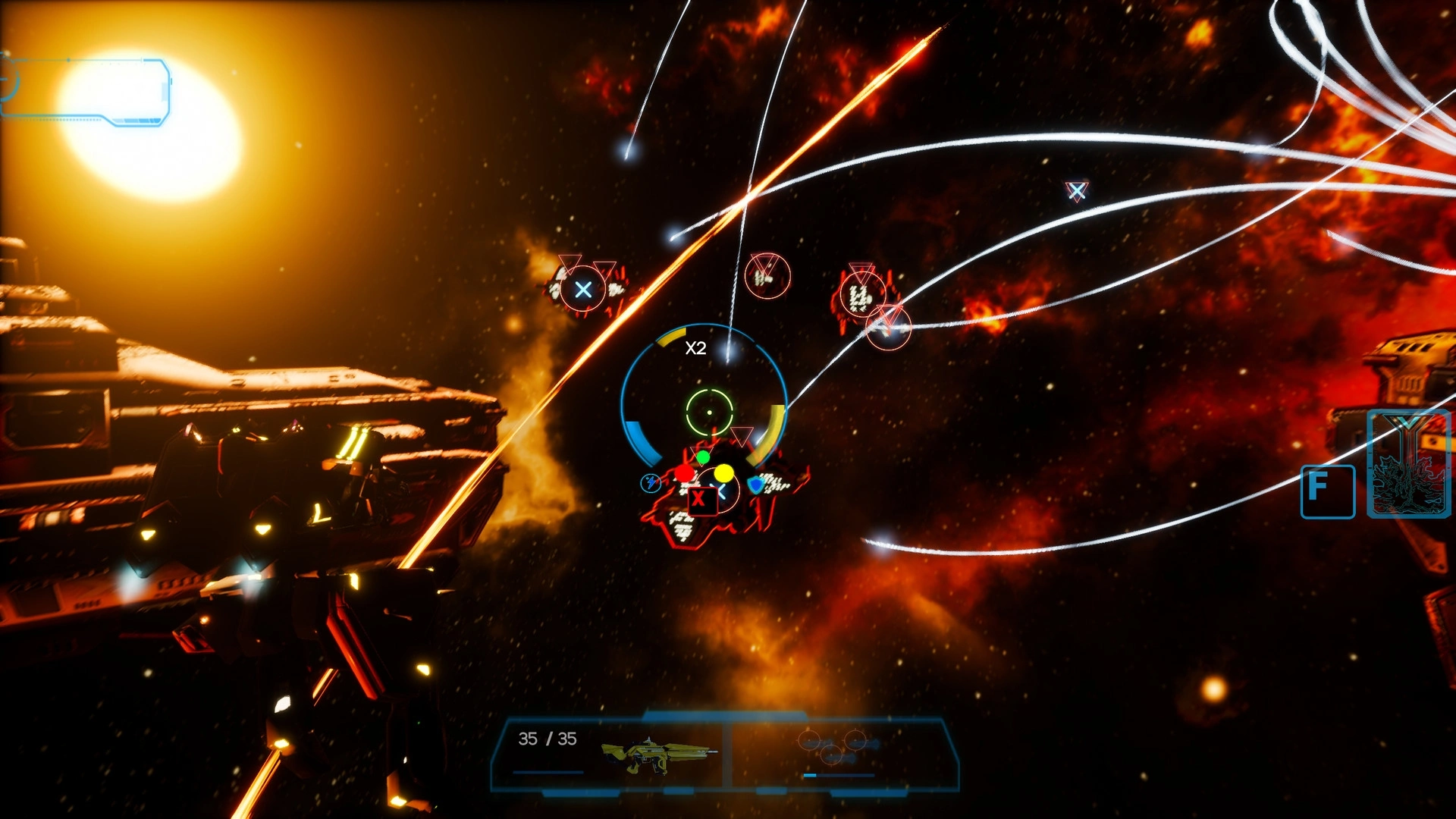This screenshot has width=1456, height=819.
Task: Select the secondary missile weapon slot
Action: point(839,749)
